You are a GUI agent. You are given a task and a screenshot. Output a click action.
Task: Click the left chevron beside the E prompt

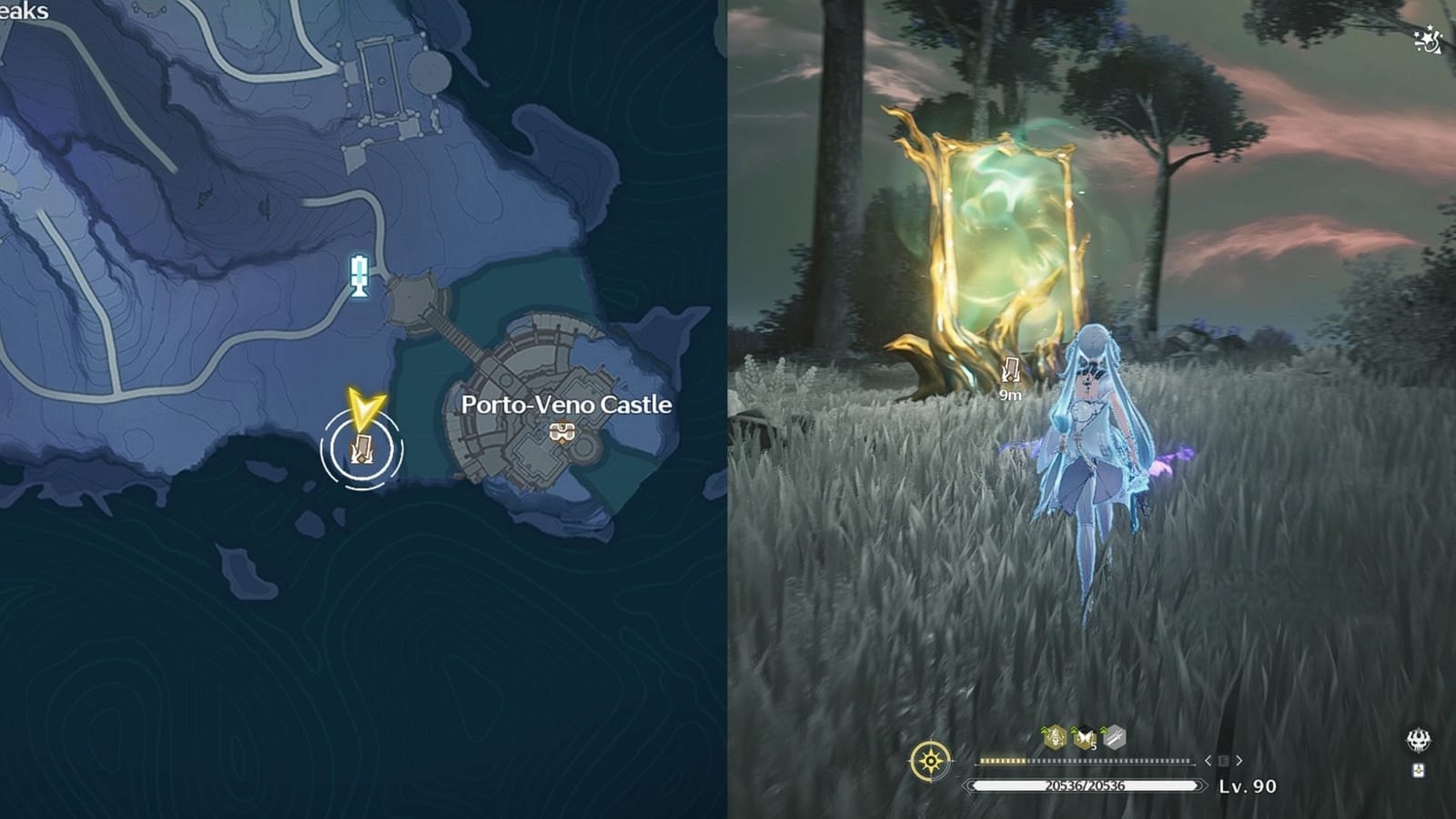[x=1208, y=761]
